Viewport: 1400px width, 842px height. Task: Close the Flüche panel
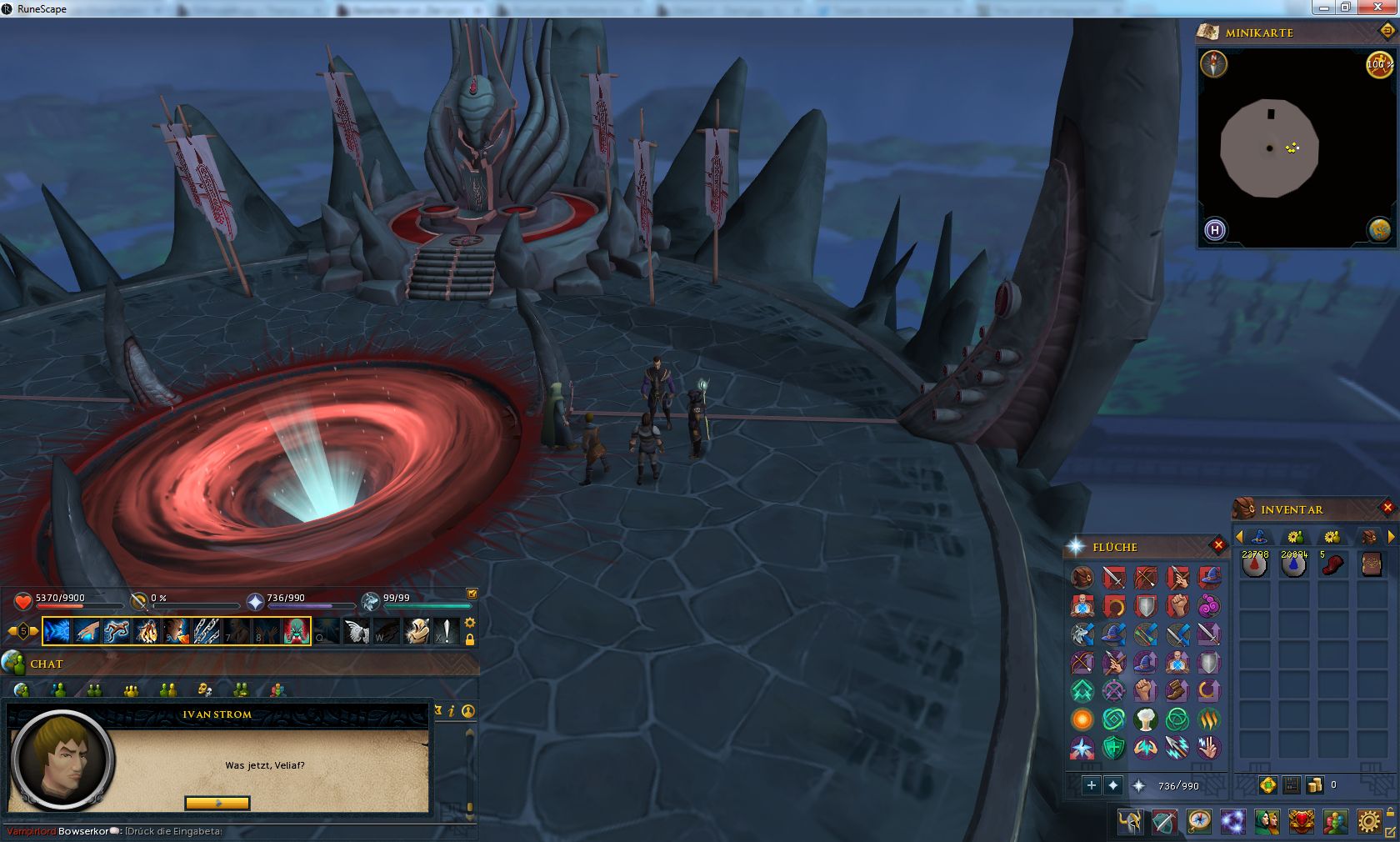(x=1218, y=545)
